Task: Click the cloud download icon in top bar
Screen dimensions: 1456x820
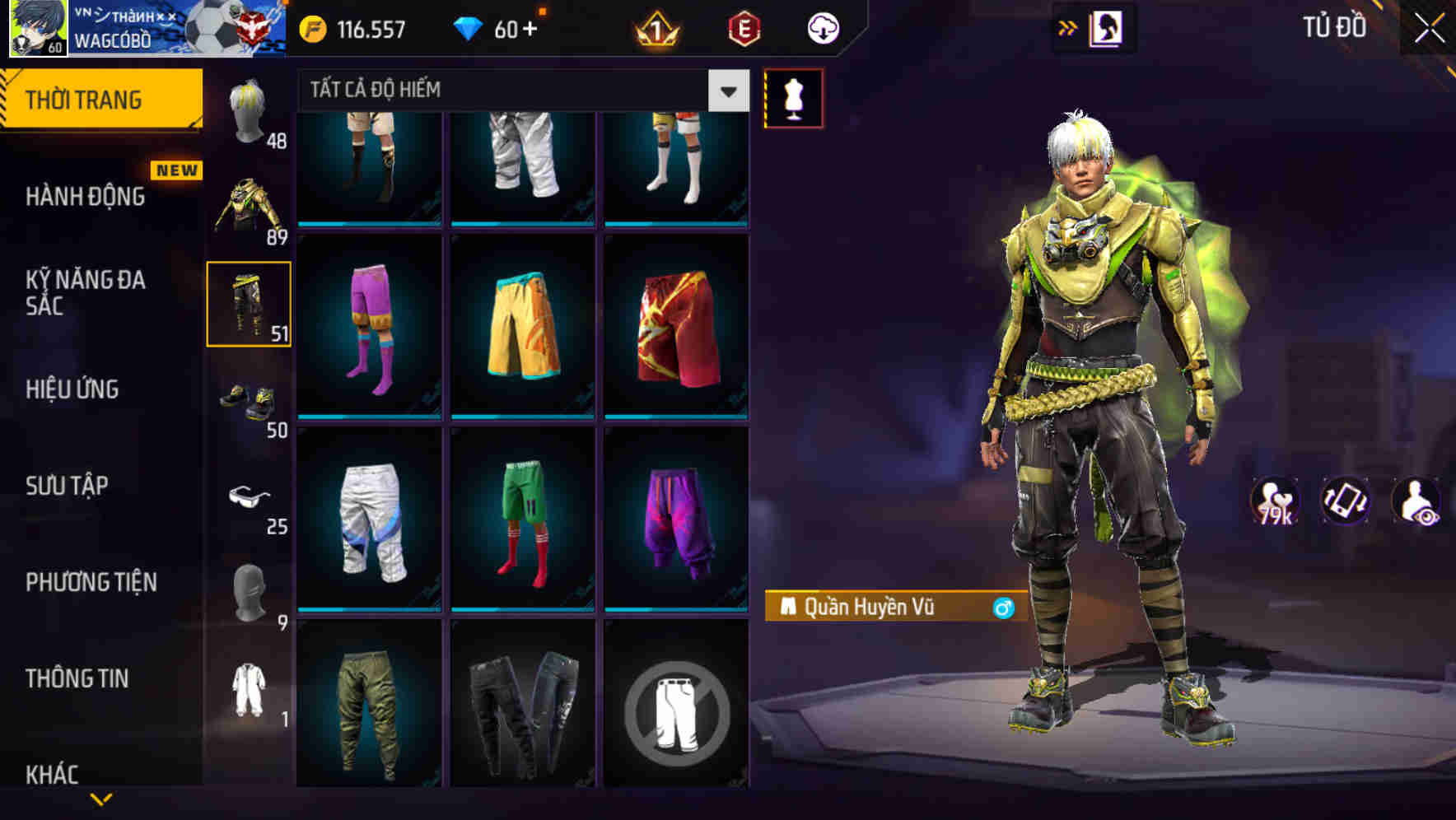Action: [821, 27]
